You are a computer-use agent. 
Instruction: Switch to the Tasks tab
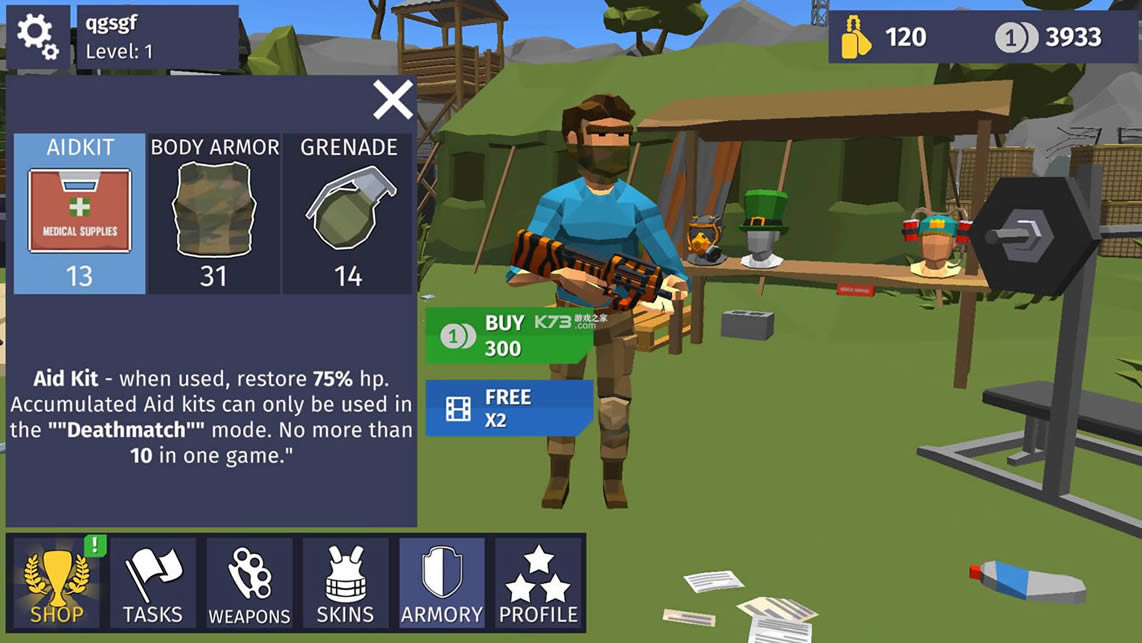[x=153, y=584]
